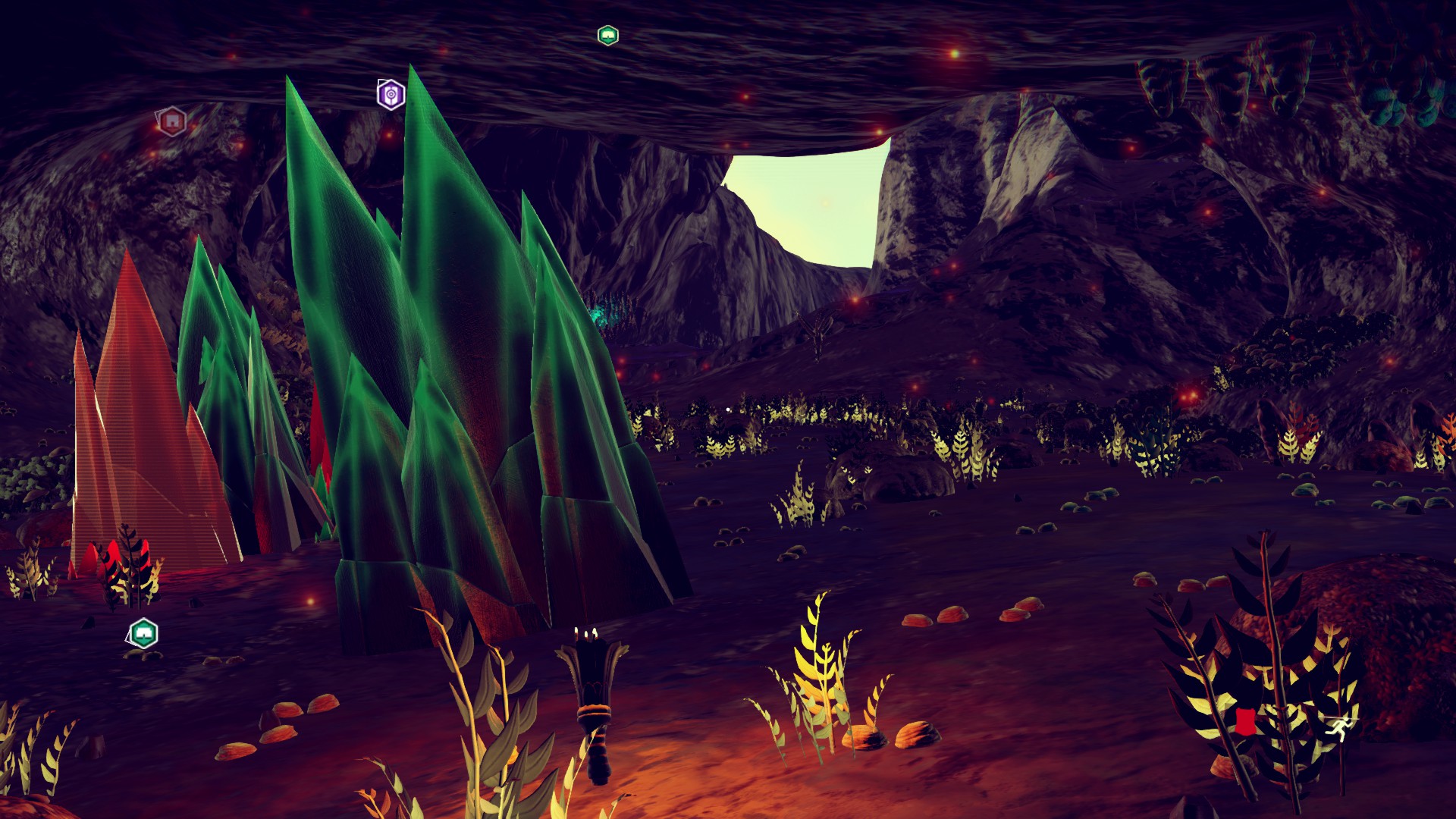This screenshot has width=1456, height=819.
Task: Select the green marker on the cave floor
Action: pyautogui.click(x=143, y=632)
